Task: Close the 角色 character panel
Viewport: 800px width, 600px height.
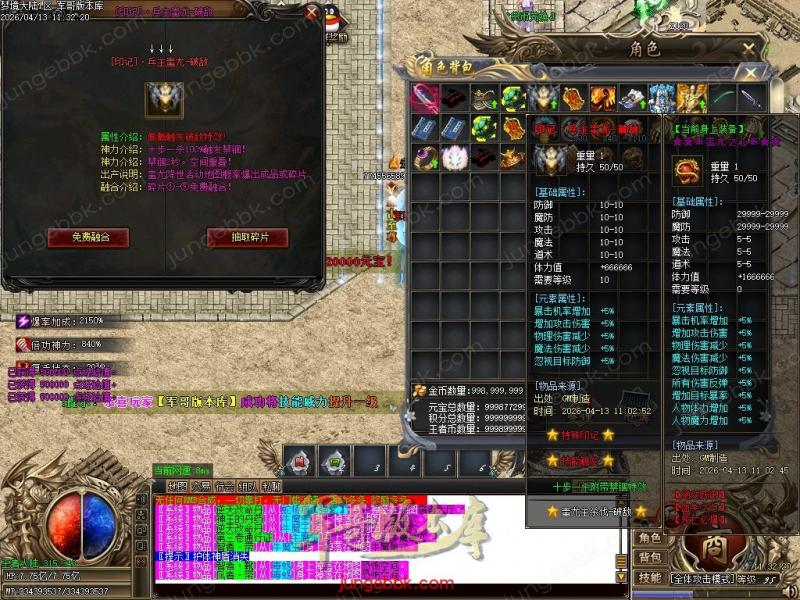Action: click(750, 48)
